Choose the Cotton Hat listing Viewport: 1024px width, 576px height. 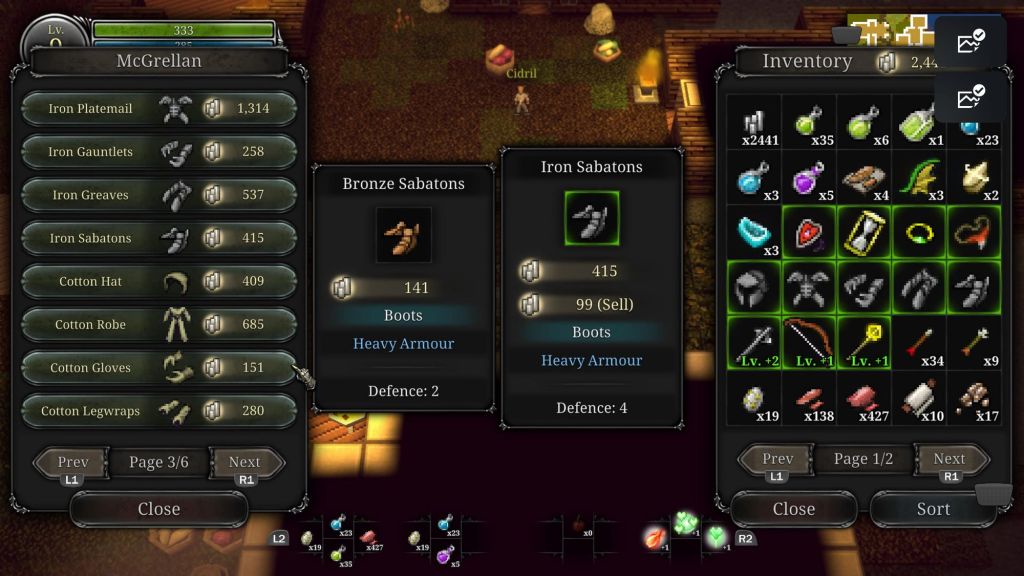click(x=158, y=281)
